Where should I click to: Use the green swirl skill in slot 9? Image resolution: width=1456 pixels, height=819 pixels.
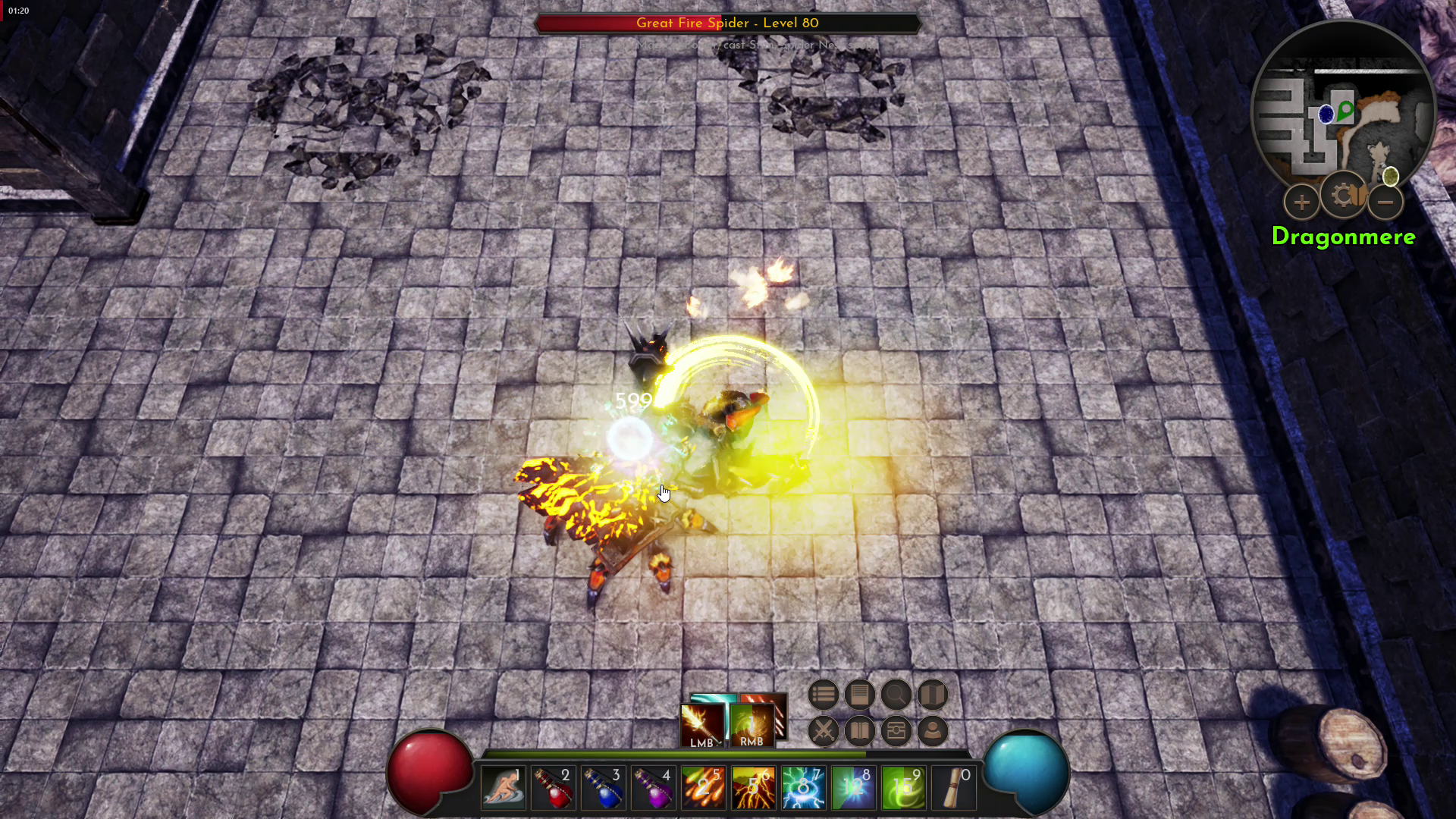point(903,789)
